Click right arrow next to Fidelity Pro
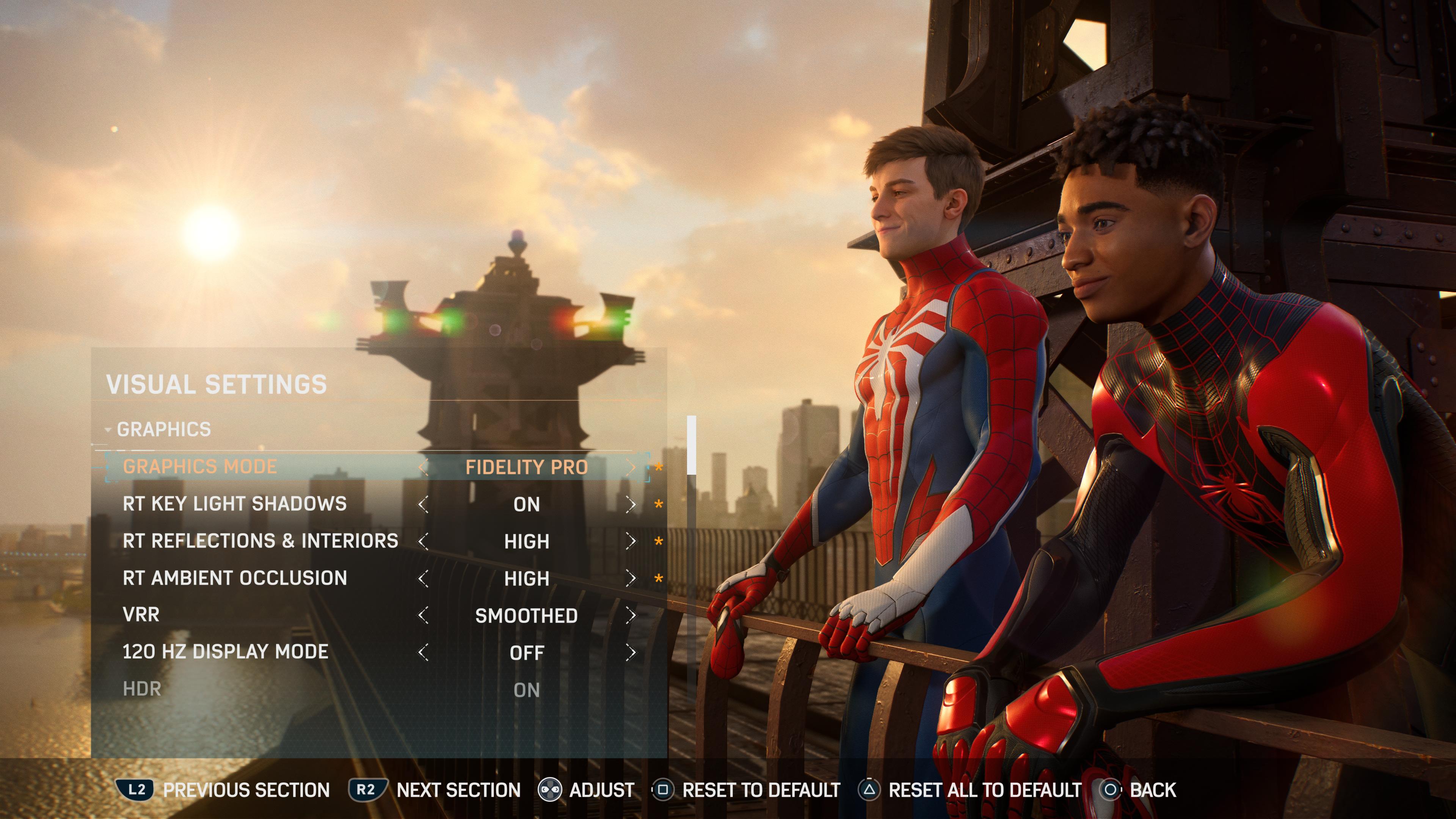Viewport: 1456px width, 819px height. tap(631, 468)
